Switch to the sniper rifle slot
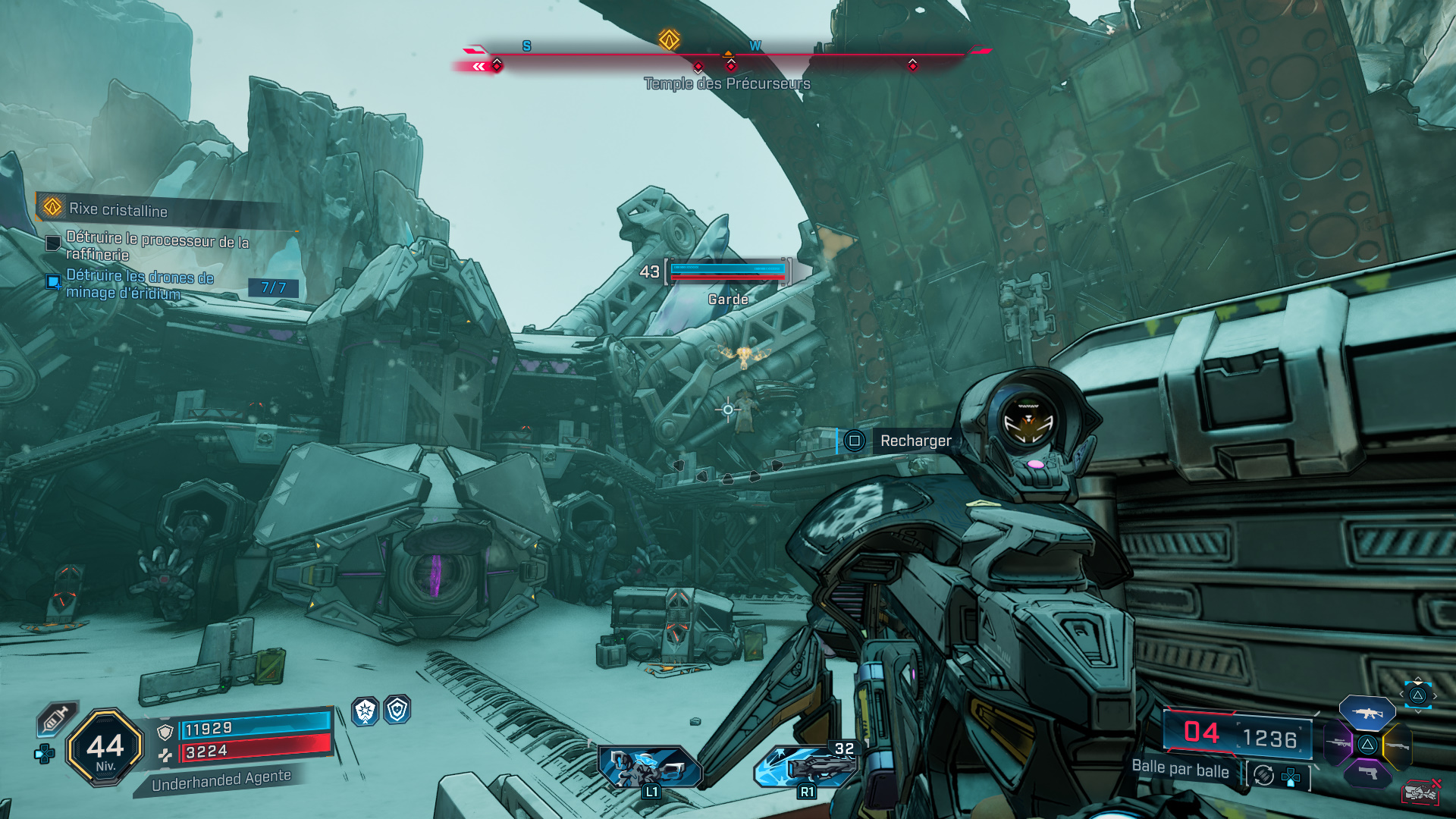This screenshot has height=819, width=1456. 1338,744
